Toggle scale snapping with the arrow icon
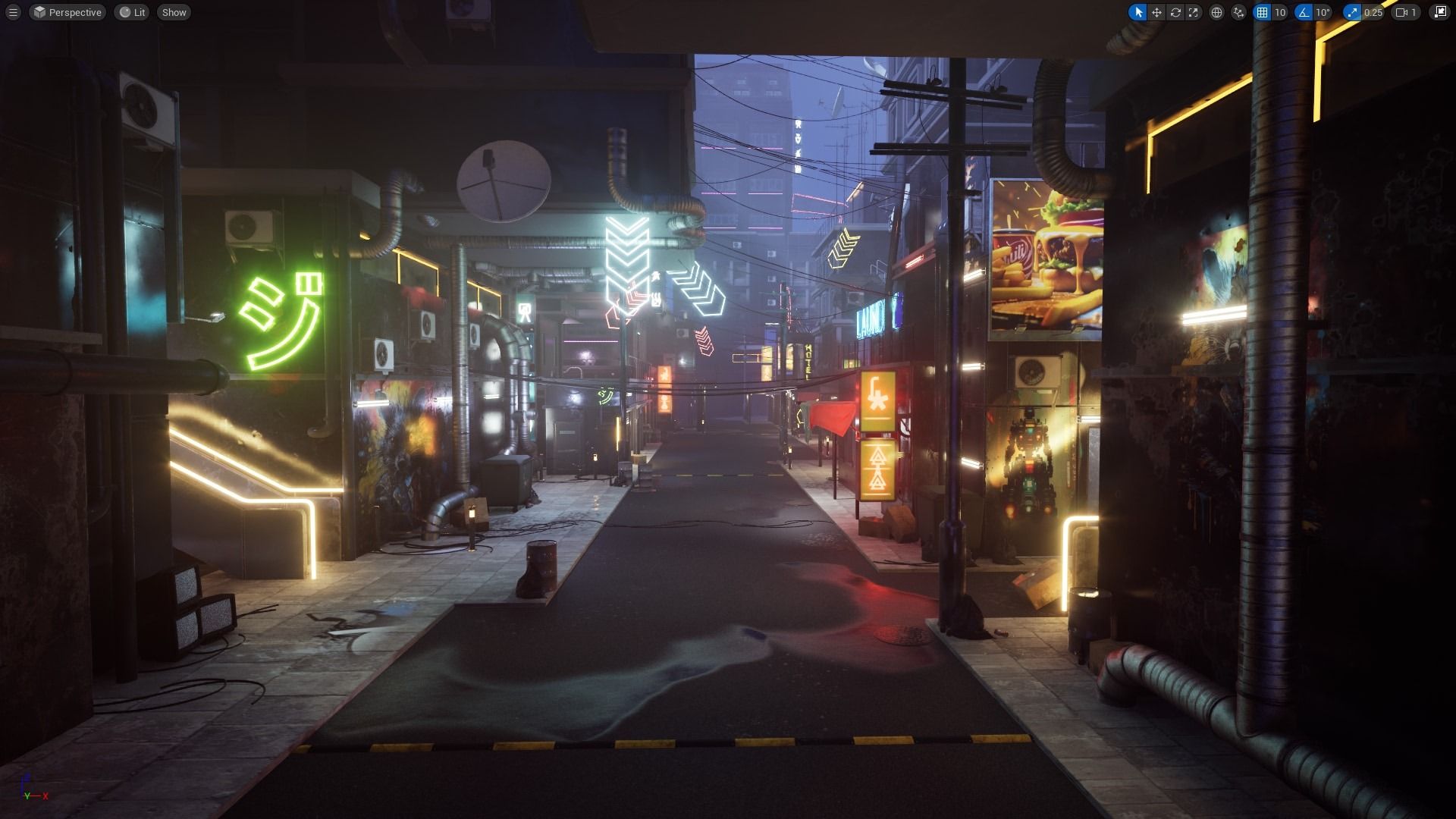This screenshot has width=1456, height=819. tap(1351, 12)
